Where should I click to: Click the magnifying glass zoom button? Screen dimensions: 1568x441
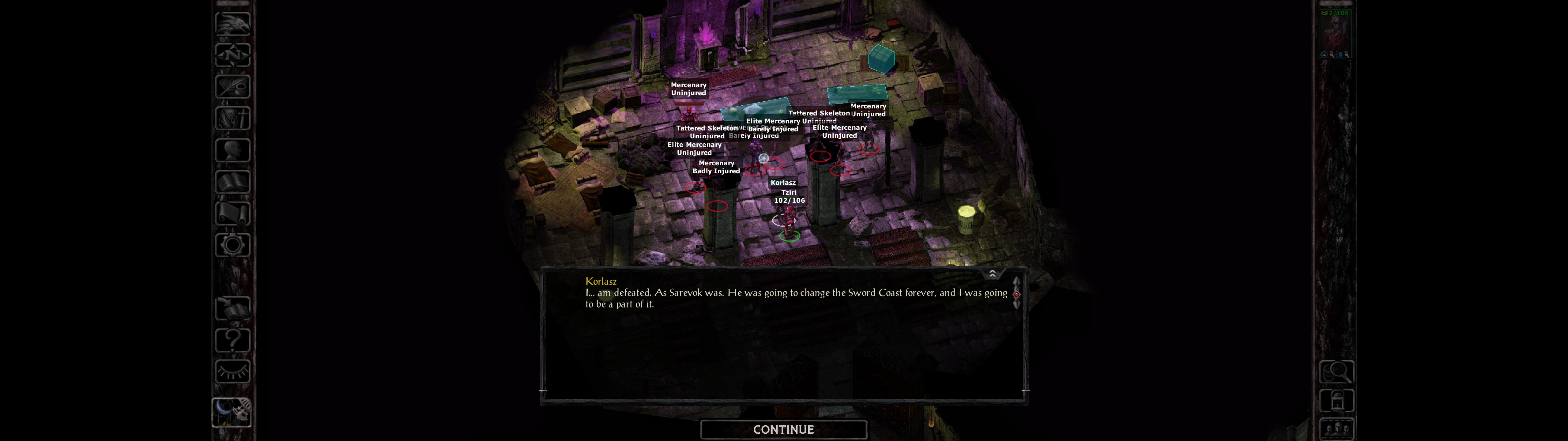[1336, 371]
